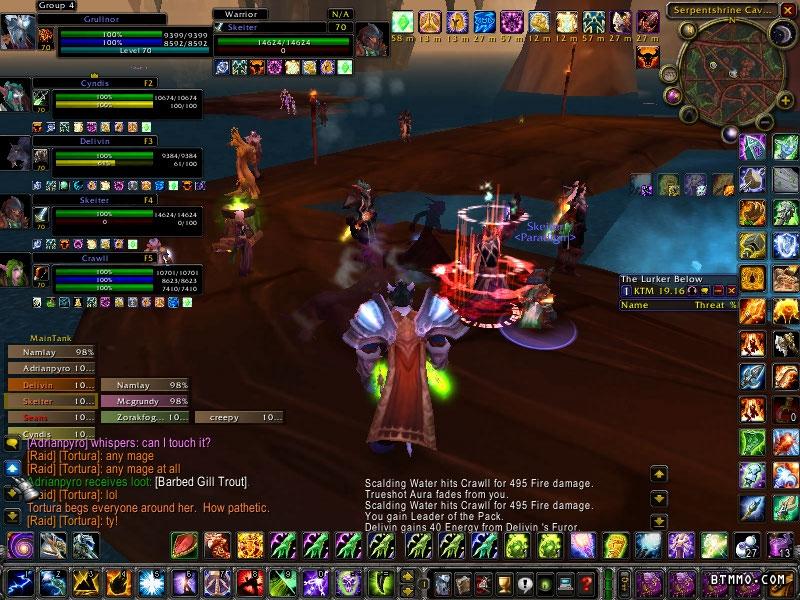Open the red question mark help button
Viewport: 800px width, 600px height.
586,582
